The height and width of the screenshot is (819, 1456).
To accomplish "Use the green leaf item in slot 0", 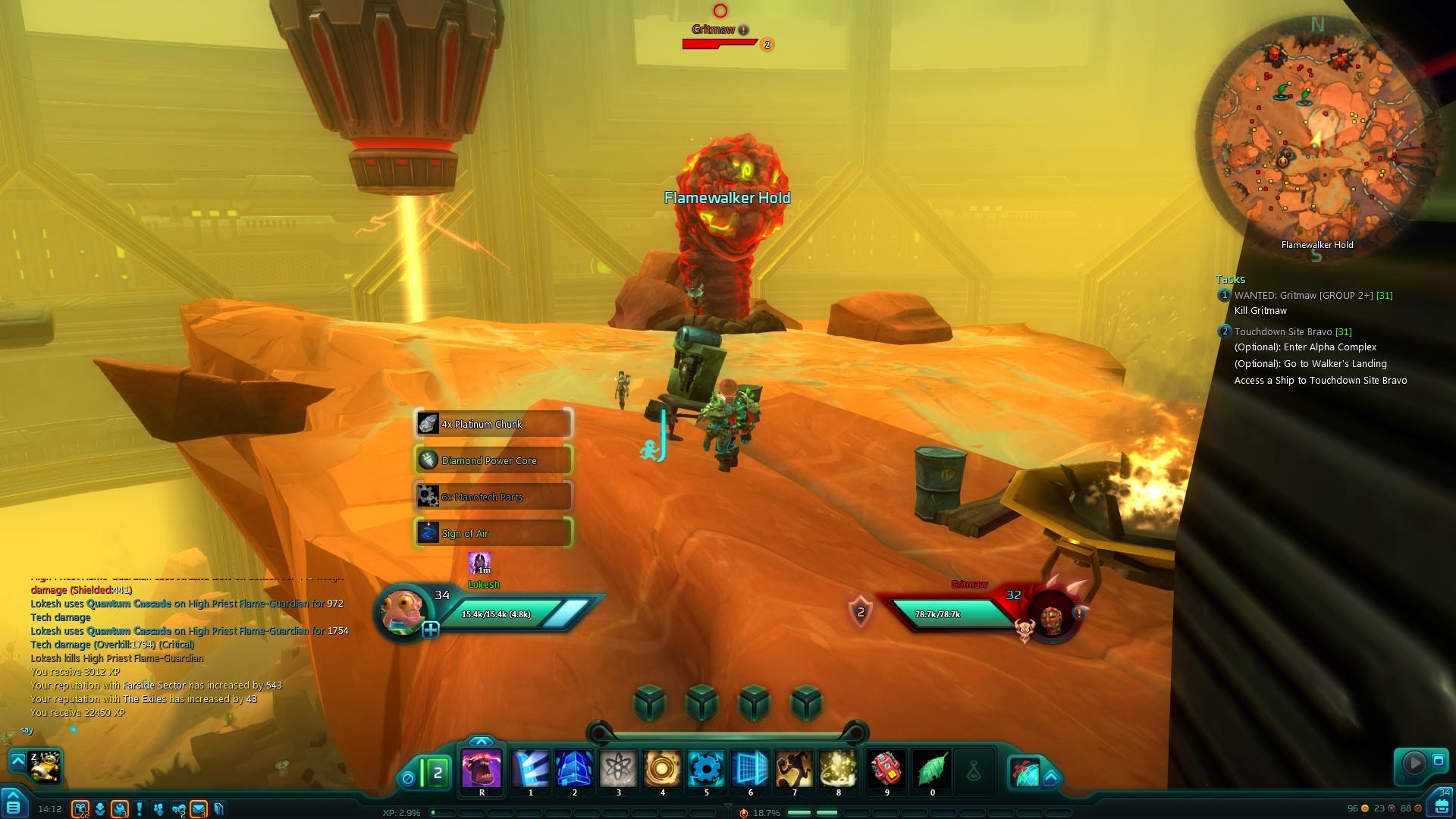I will pyautogui.click(x=932, y=769).
